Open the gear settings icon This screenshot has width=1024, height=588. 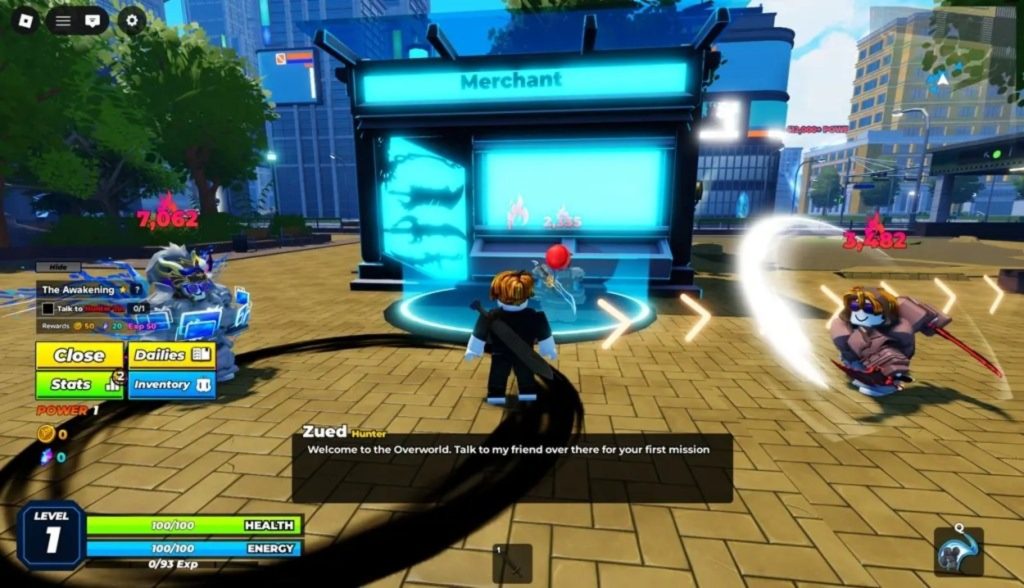click(132, 19)
